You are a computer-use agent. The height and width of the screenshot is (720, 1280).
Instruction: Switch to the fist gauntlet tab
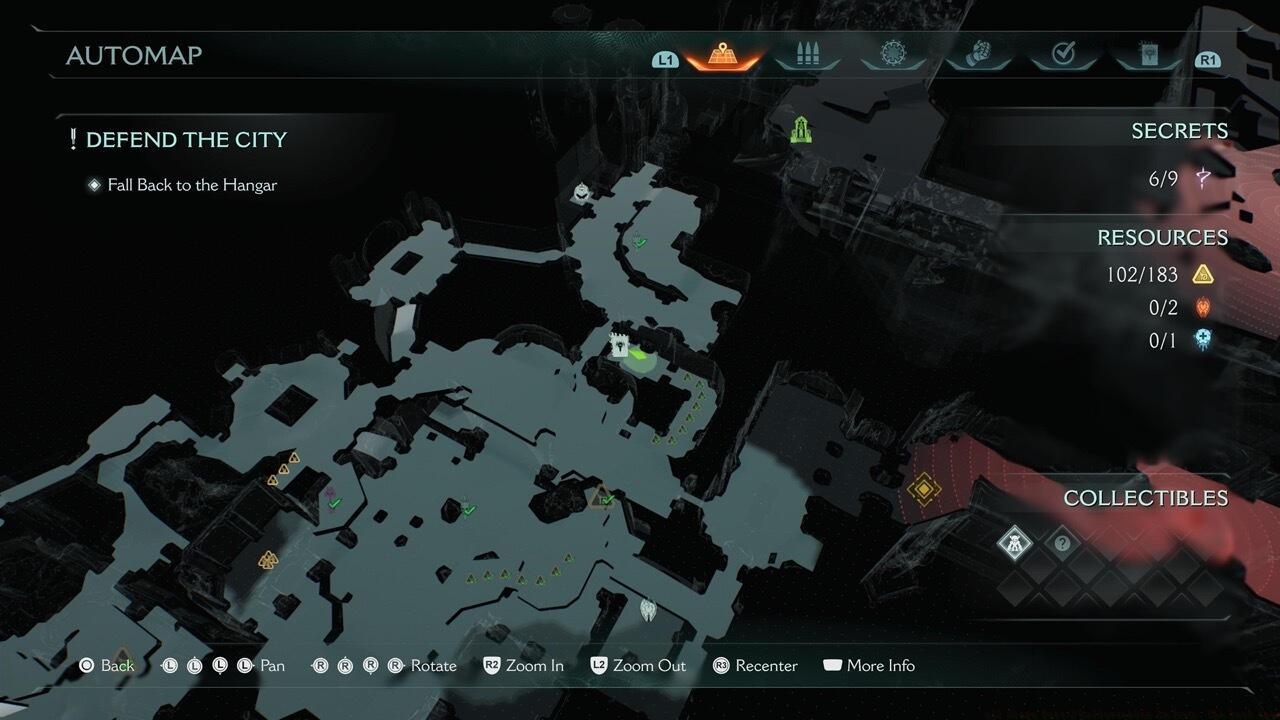(978, 55)
